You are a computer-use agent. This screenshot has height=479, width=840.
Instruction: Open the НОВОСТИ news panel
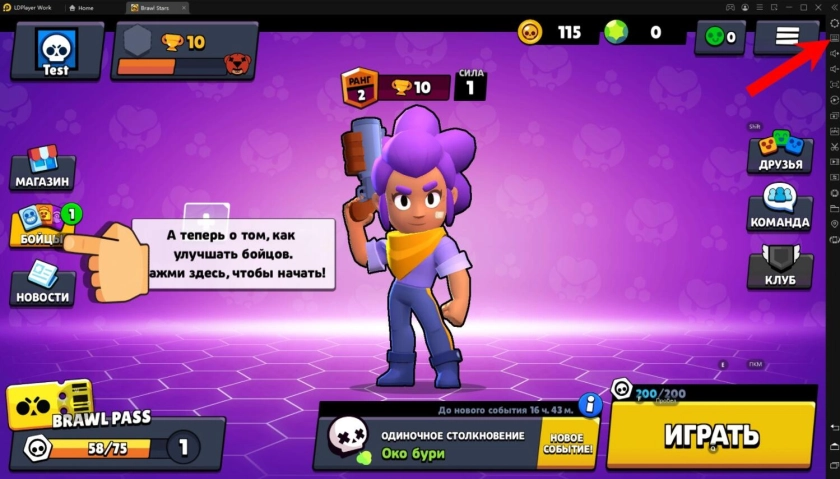tap(42, 283)
